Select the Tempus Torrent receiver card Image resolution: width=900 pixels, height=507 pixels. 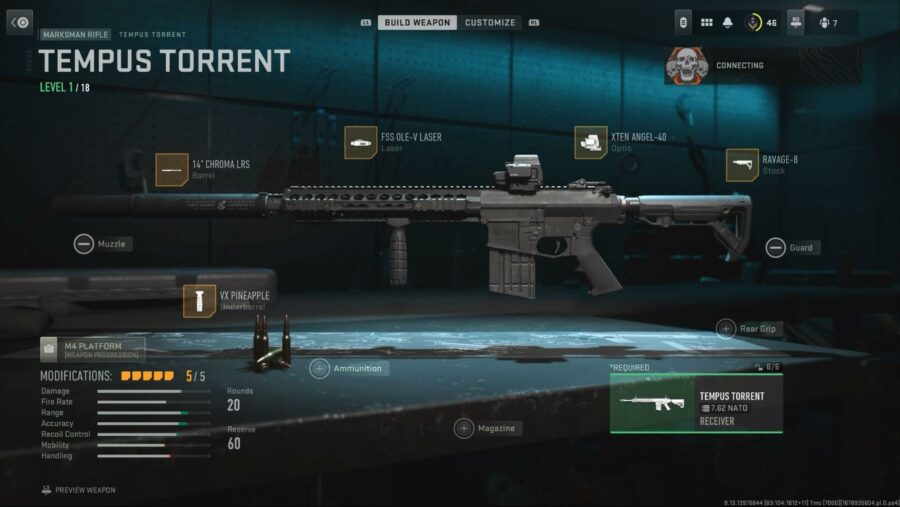pos(696,404)
